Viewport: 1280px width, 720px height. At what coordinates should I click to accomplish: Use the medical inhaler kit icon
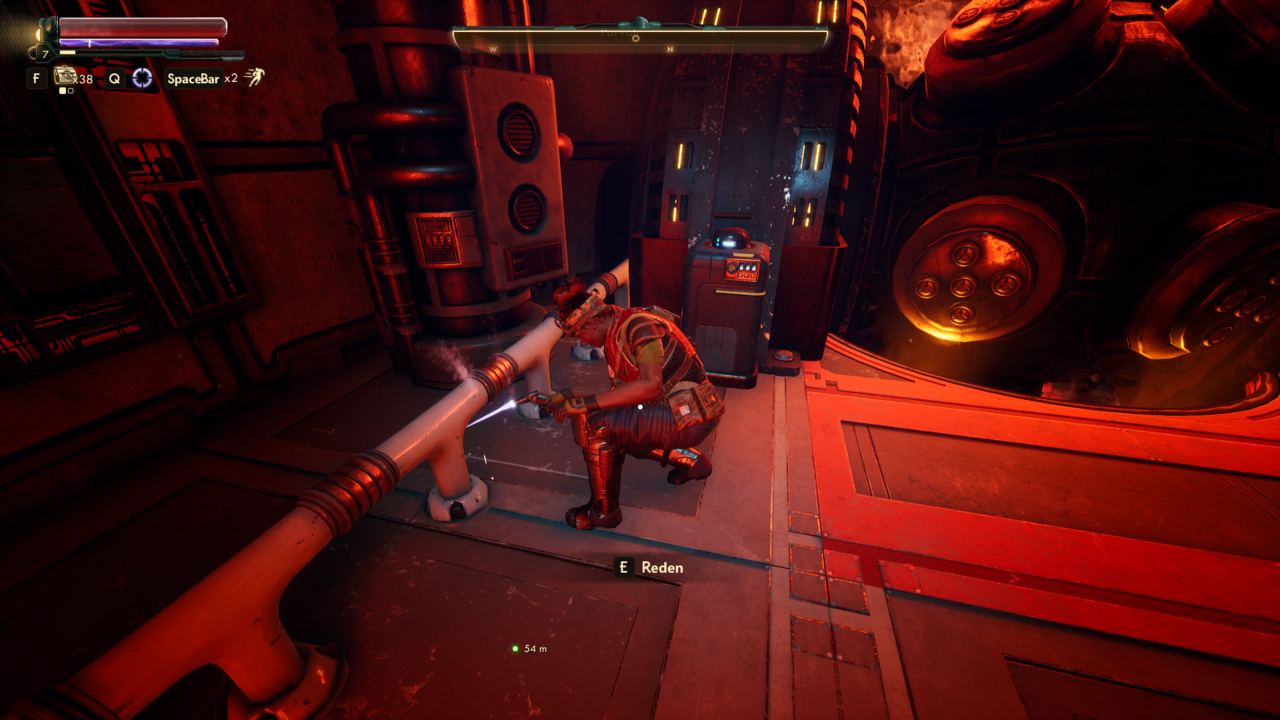coord(65,76)
